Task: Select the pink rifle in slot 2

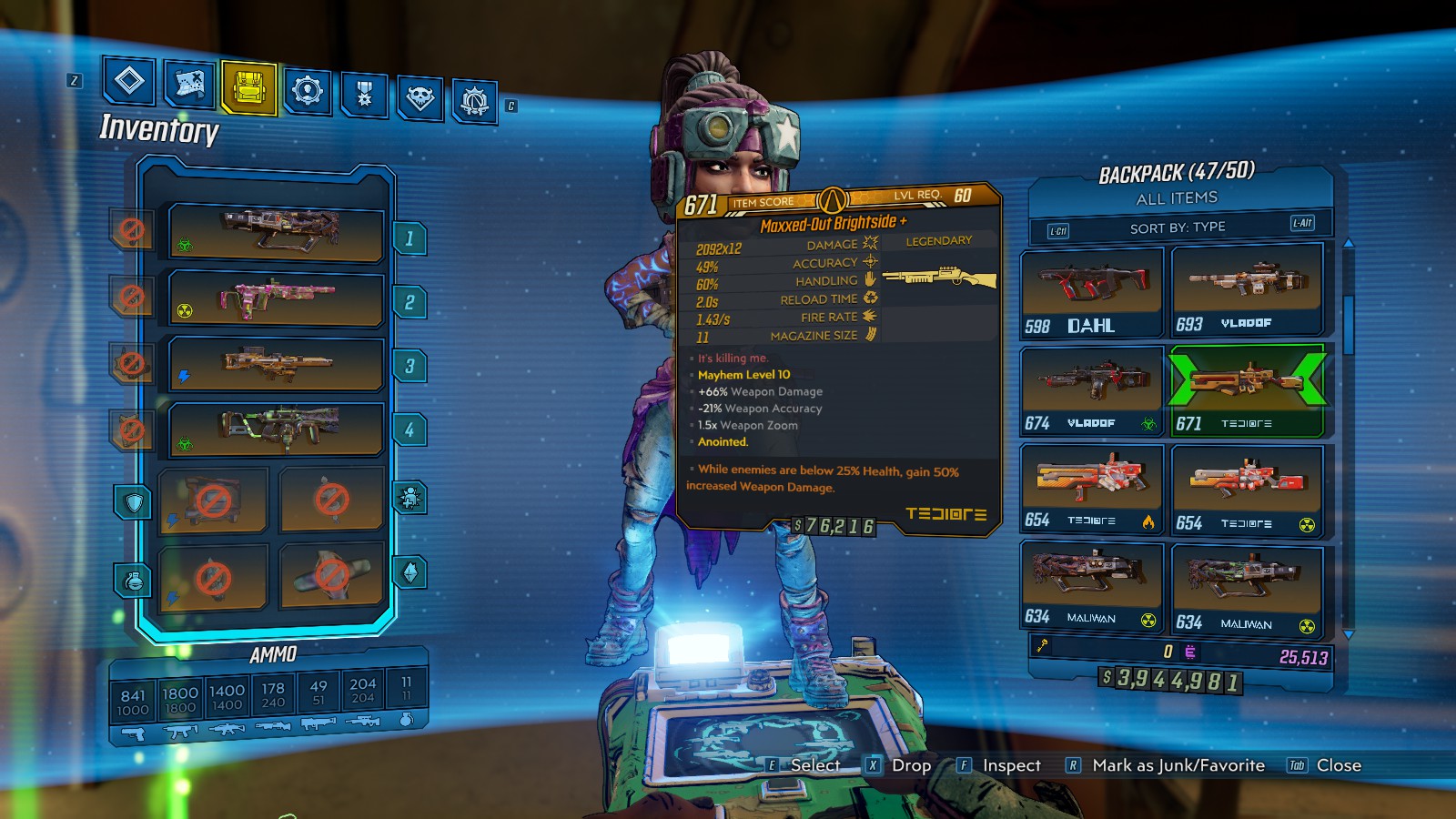Action: click(x=277, y=298)
